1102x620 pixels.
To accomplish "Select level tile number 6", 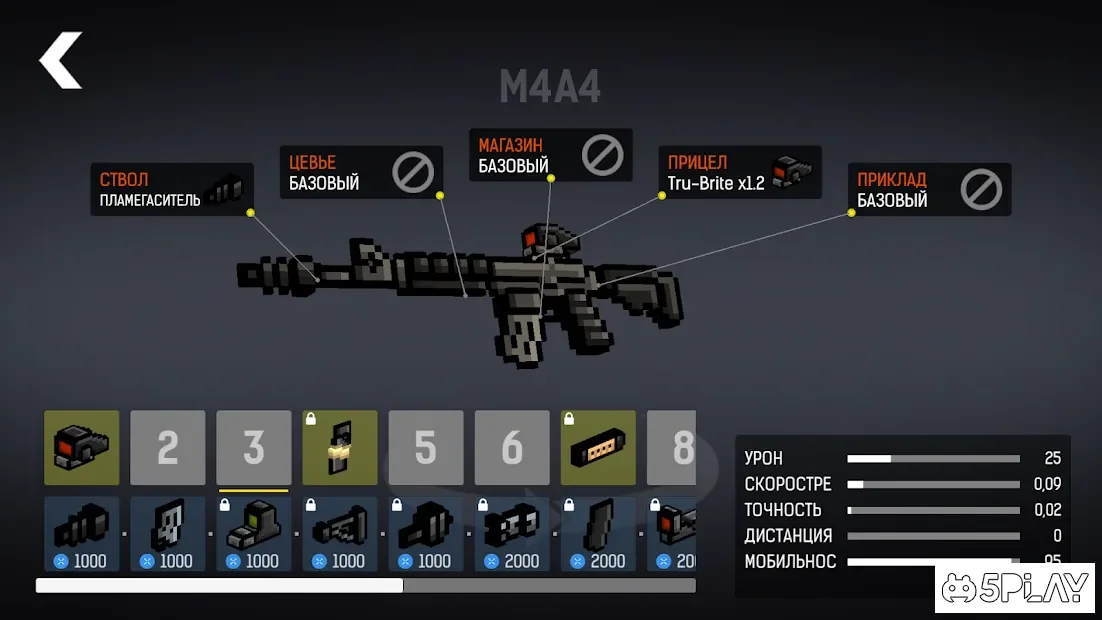I will tap(512, 448).
